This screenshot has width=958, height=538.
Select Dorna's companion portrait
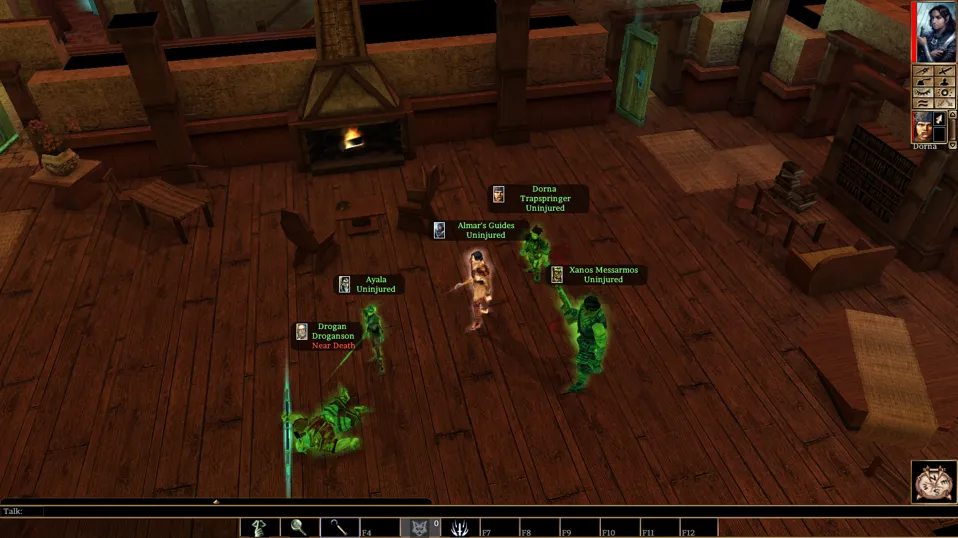pos(924,126)
